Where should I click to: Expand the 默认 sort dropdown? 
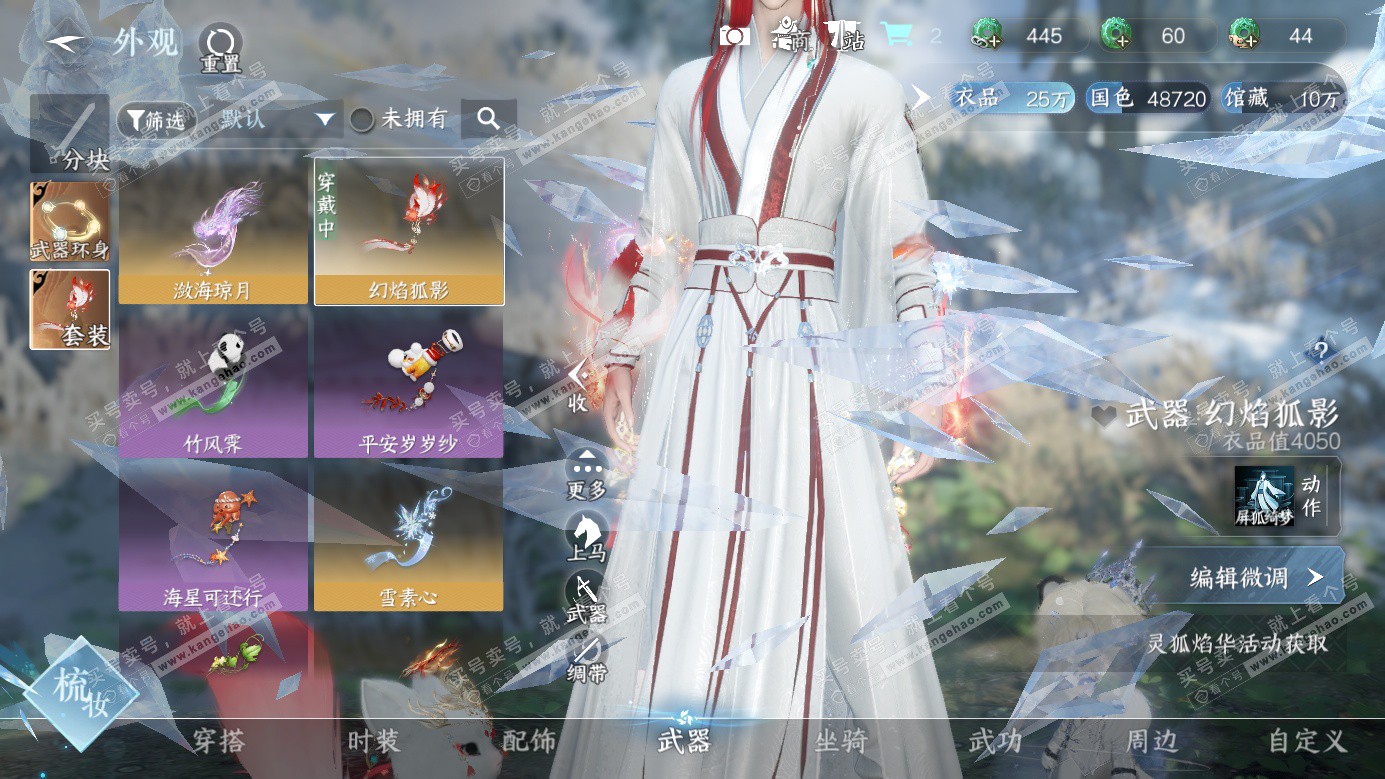pyautogui.click(x=324, y=120)
